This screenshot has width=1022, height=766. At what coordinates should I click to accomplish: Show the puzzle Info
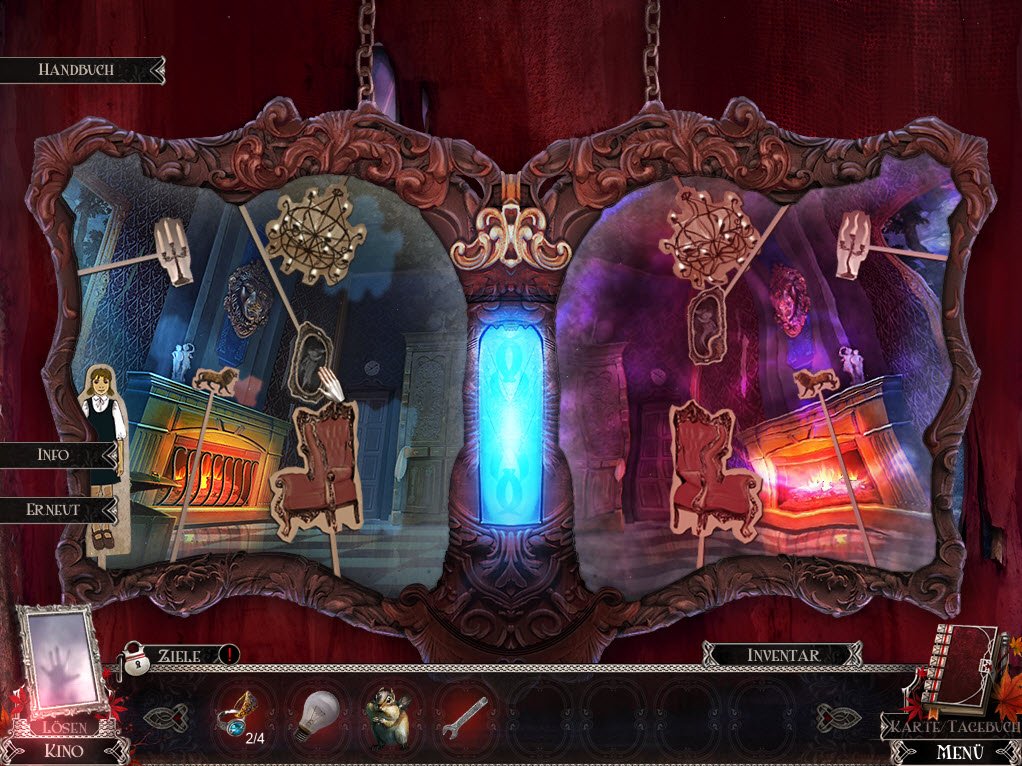(54, 454)
